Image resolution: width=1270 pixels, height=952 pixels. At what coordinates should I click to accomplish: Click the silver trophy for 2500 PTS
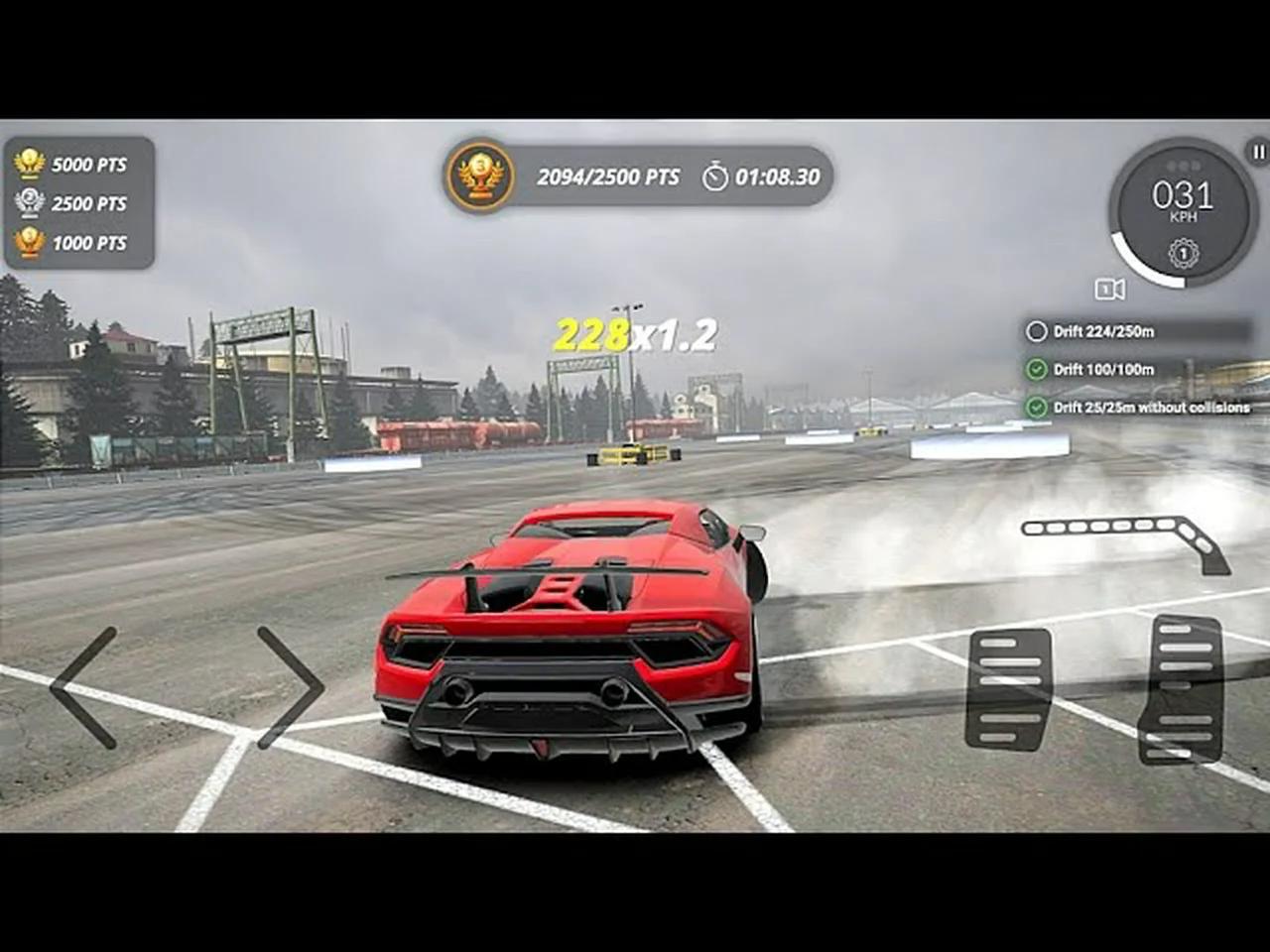28,204
